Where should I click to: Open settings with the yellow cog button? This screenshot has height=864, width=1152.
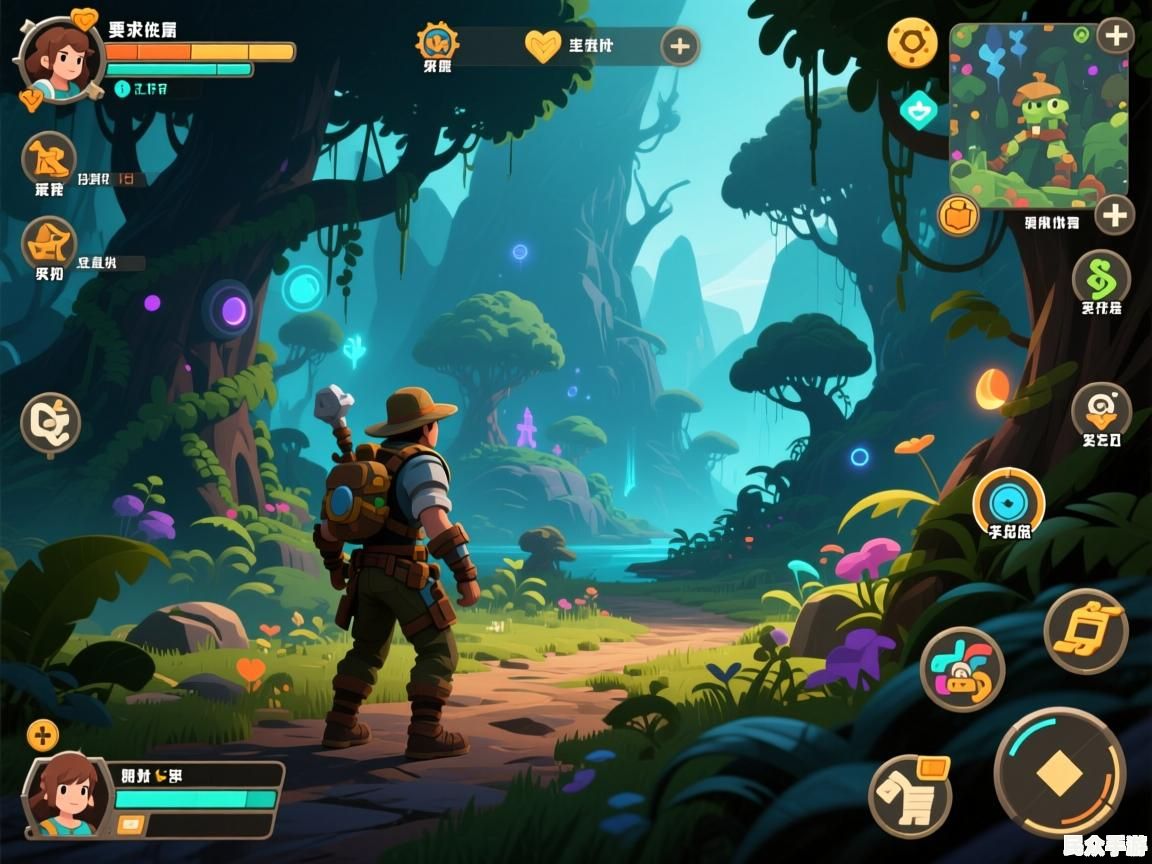(x=912, y=44)
